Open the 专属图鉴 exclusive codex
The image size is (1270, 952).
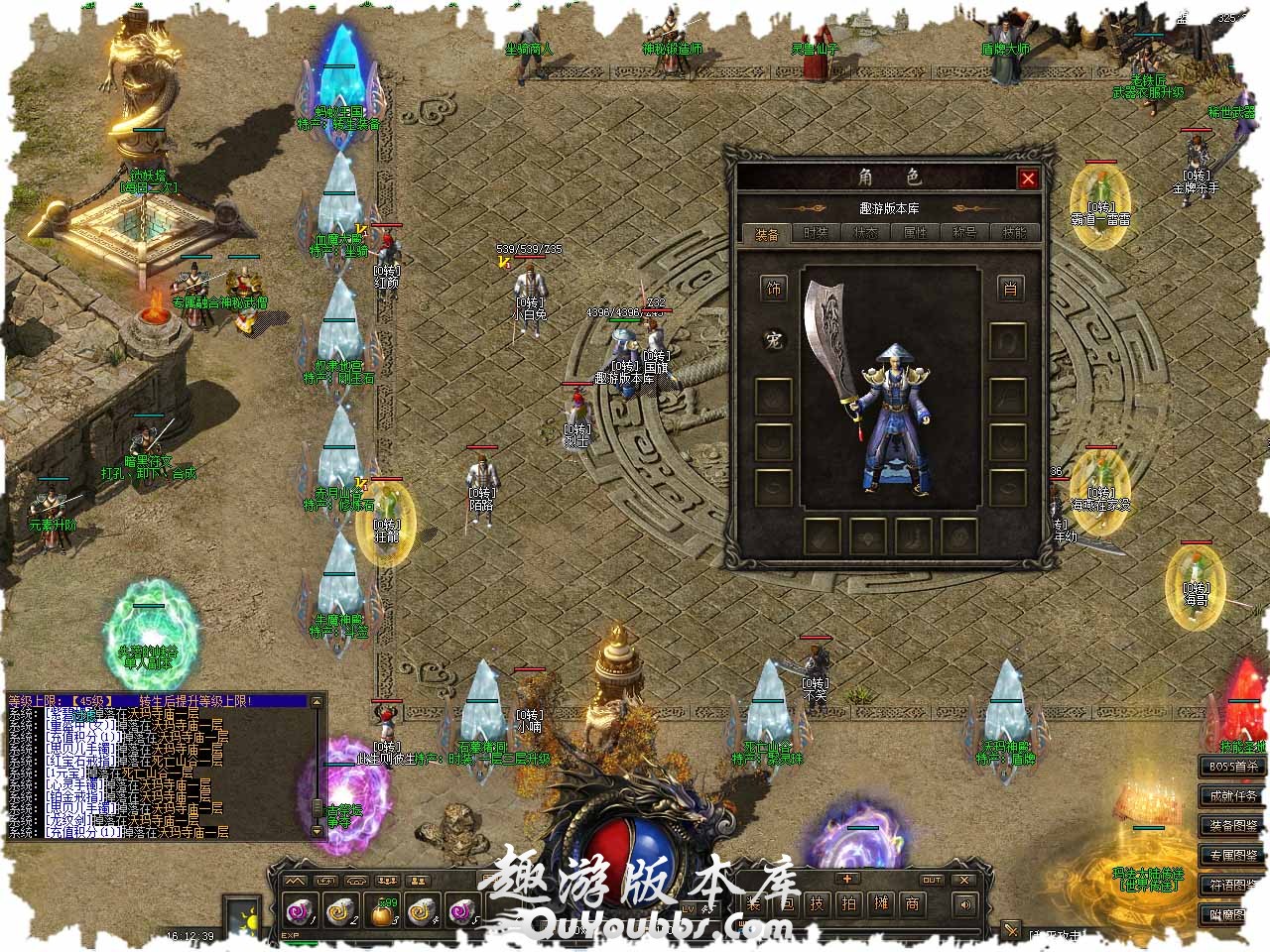1232,855
